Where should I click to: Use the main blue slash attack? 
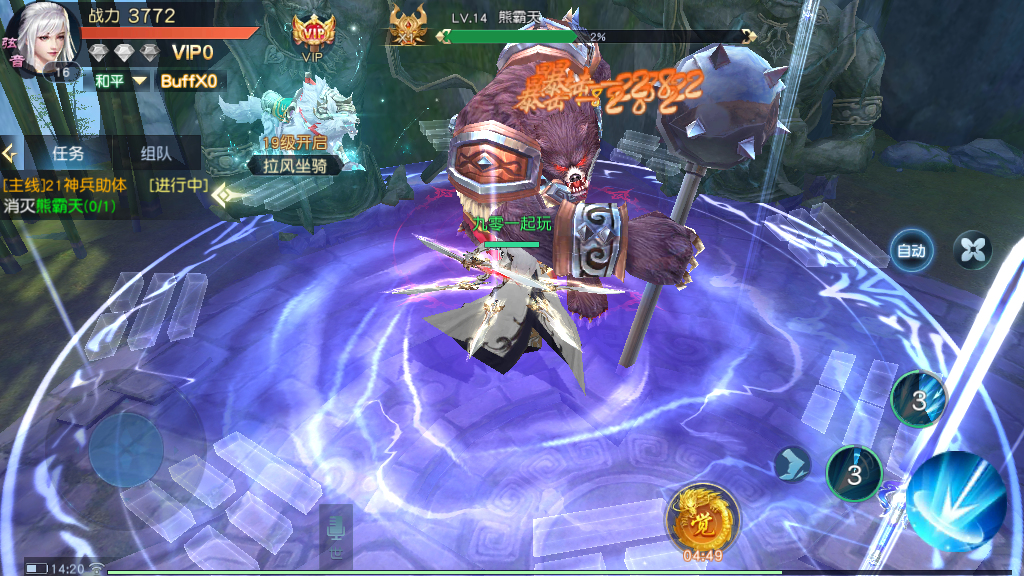pyautogui.click(x=957, y=499)
